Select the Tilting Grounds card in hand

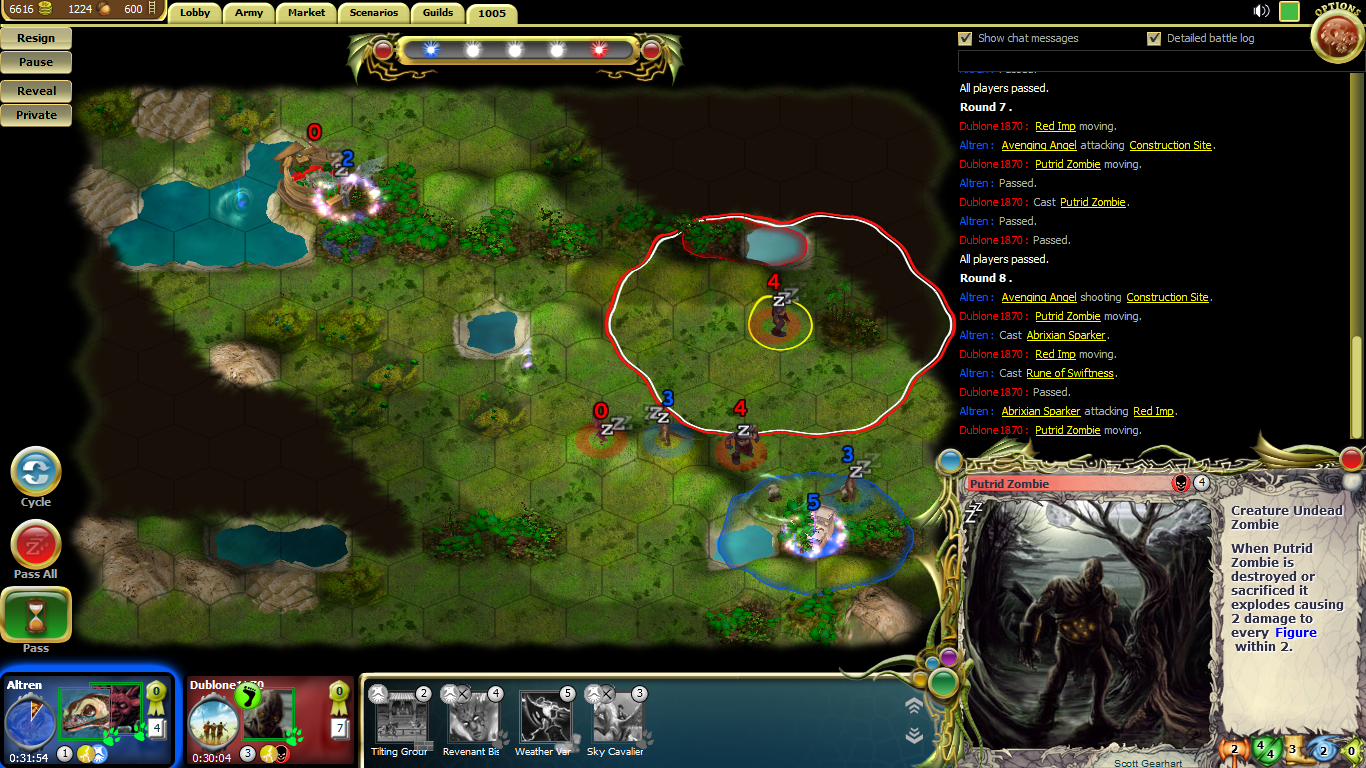(400, 718)
